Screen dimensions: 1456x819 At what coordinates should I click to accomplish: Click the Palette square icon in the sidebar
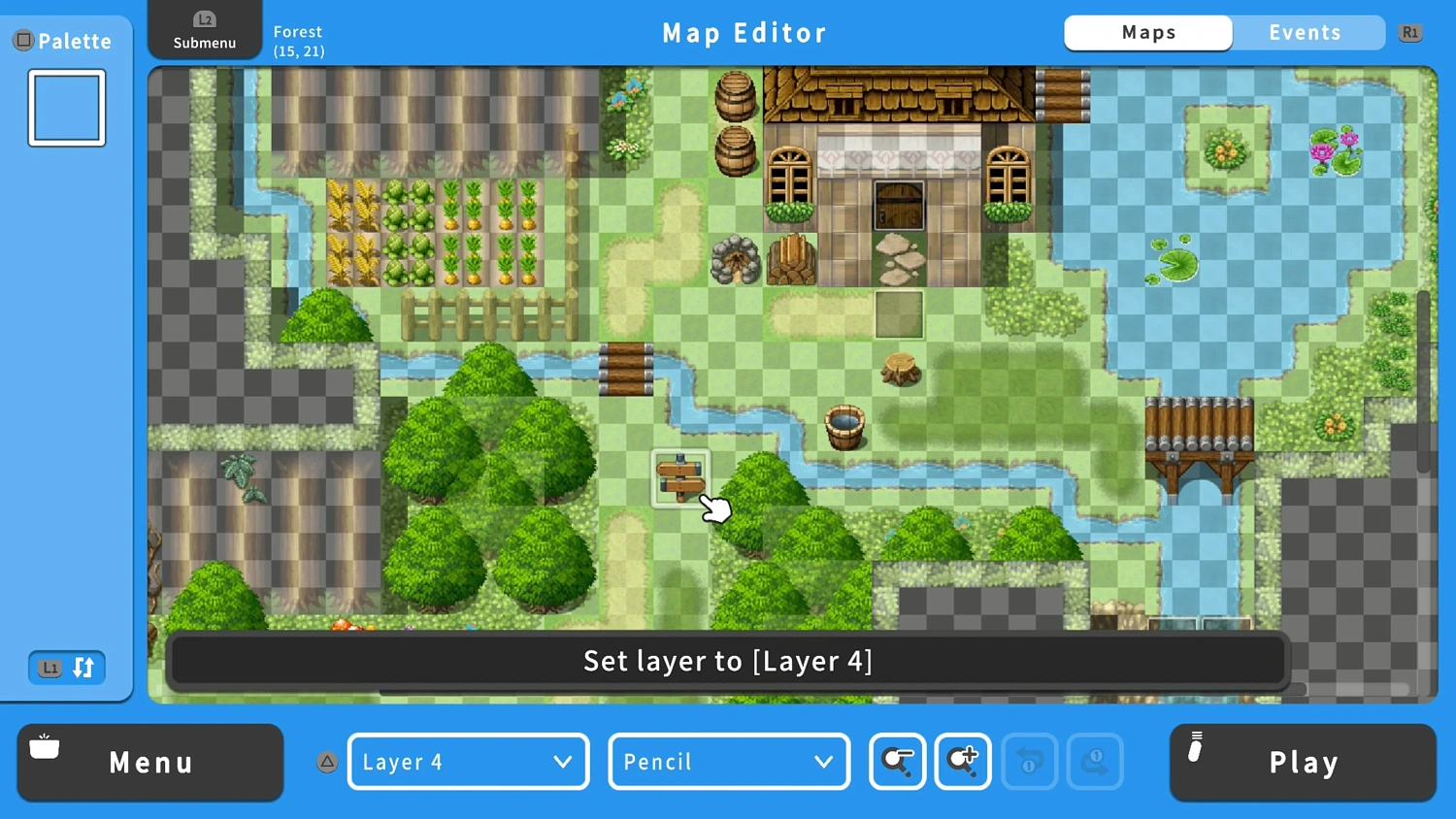(x=21, y=40)
